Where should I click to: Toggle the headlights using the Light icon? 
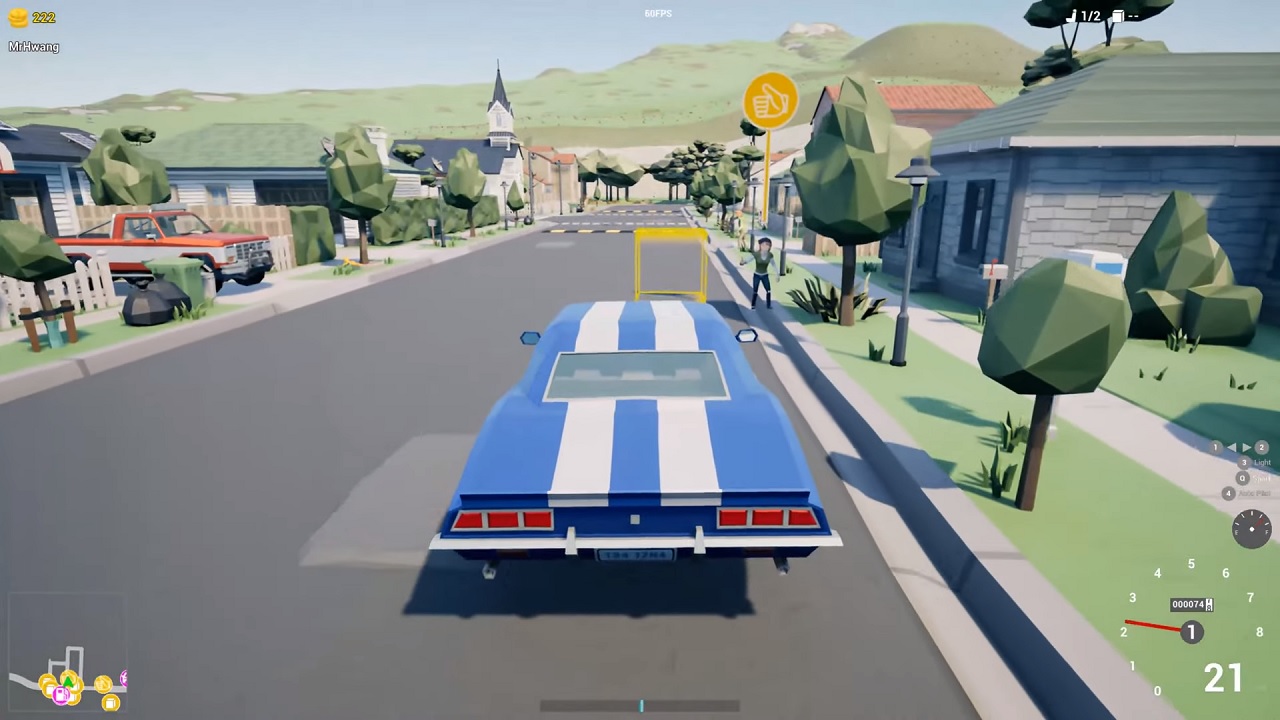tap(1244, 462)
